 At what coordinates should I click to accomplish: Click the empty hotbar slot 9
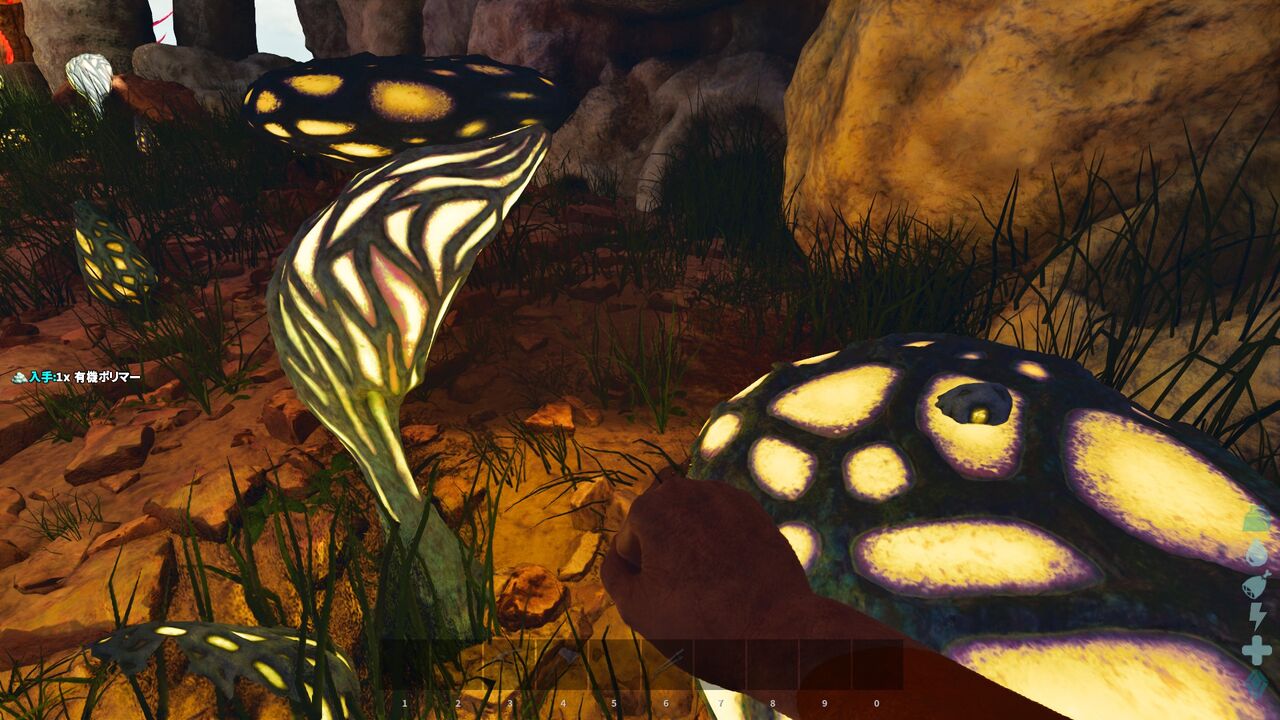tap(824, 665)
